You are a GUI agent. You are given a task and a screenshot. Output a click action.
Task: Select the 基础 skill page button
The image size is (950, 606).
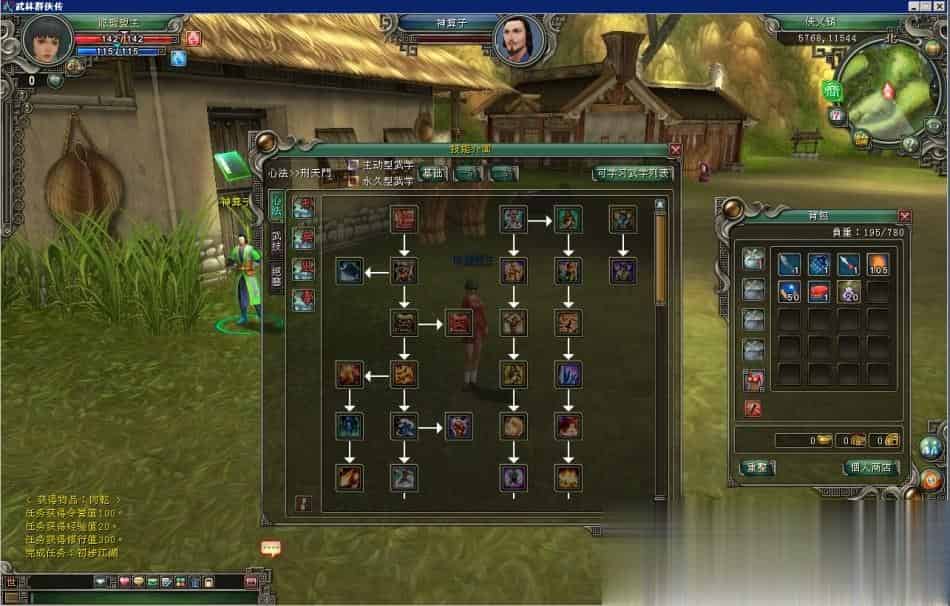click(433, 173)
